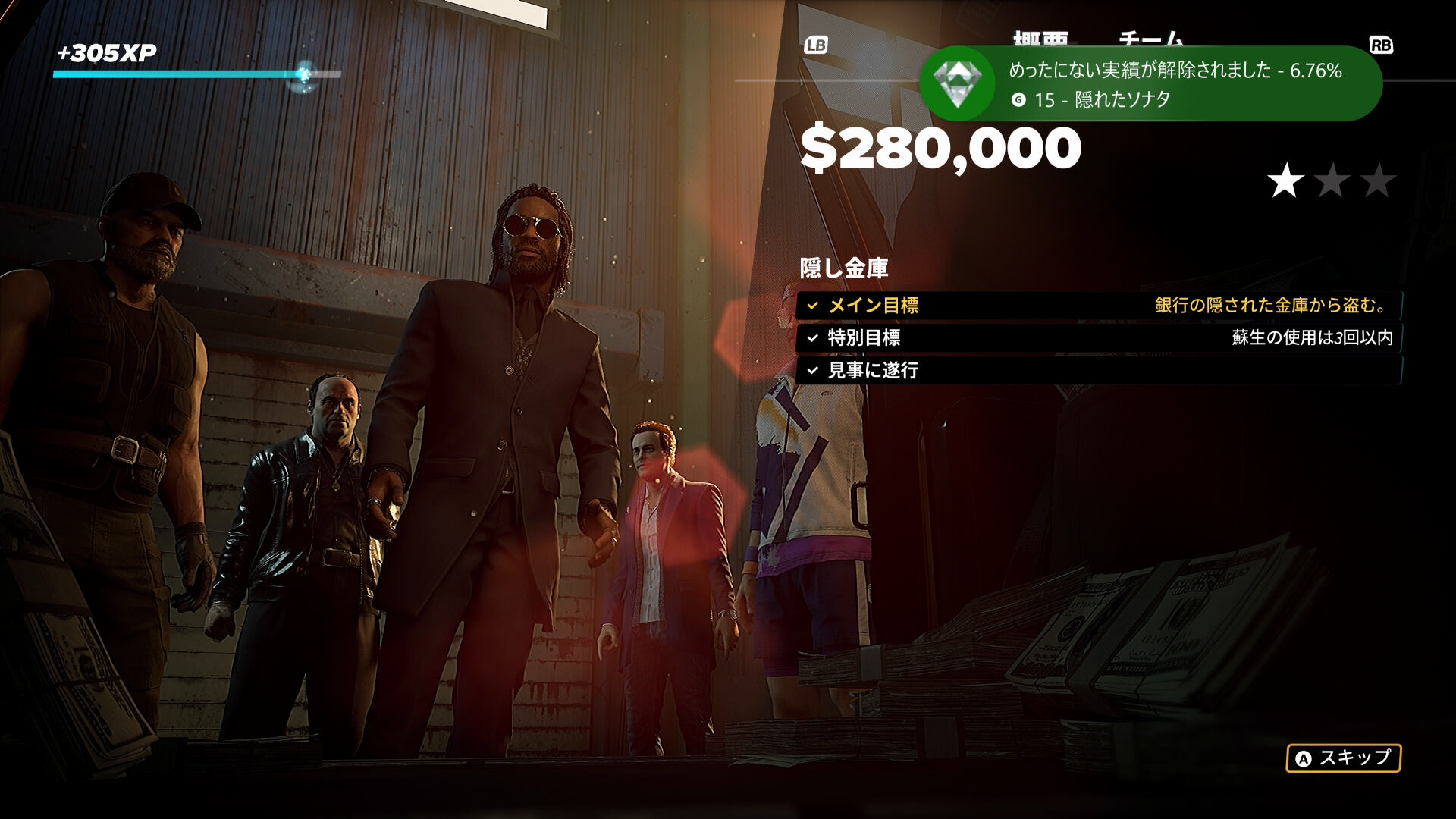Switch to the チーム tab

[1150, 38]
